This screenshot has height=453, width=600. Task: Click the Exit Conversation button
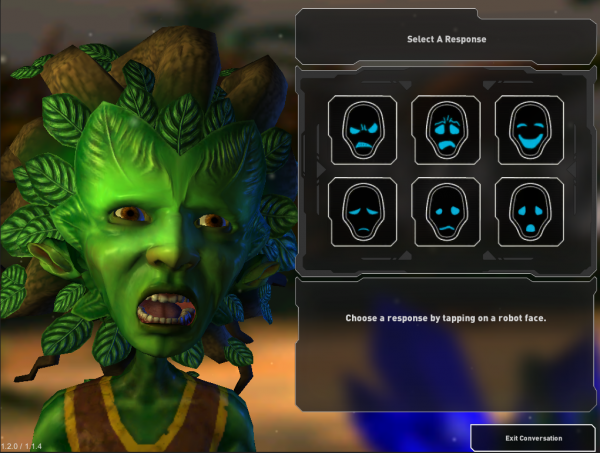pos(532,438)
